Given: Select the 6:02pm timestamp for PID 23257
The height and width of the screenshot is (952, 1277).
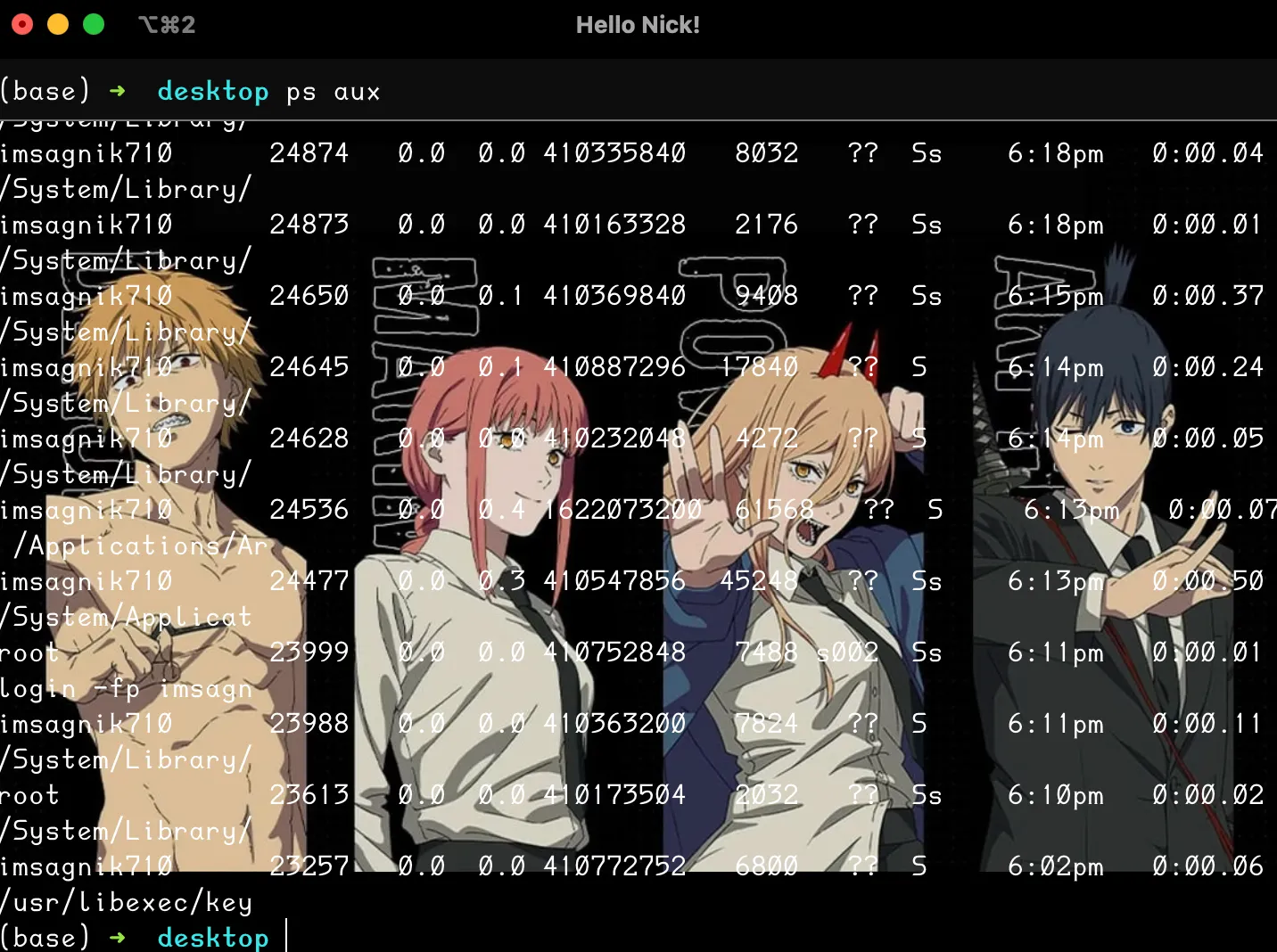Looking at the screenshot, I should pyautogui.click(x=1055, y=866).
